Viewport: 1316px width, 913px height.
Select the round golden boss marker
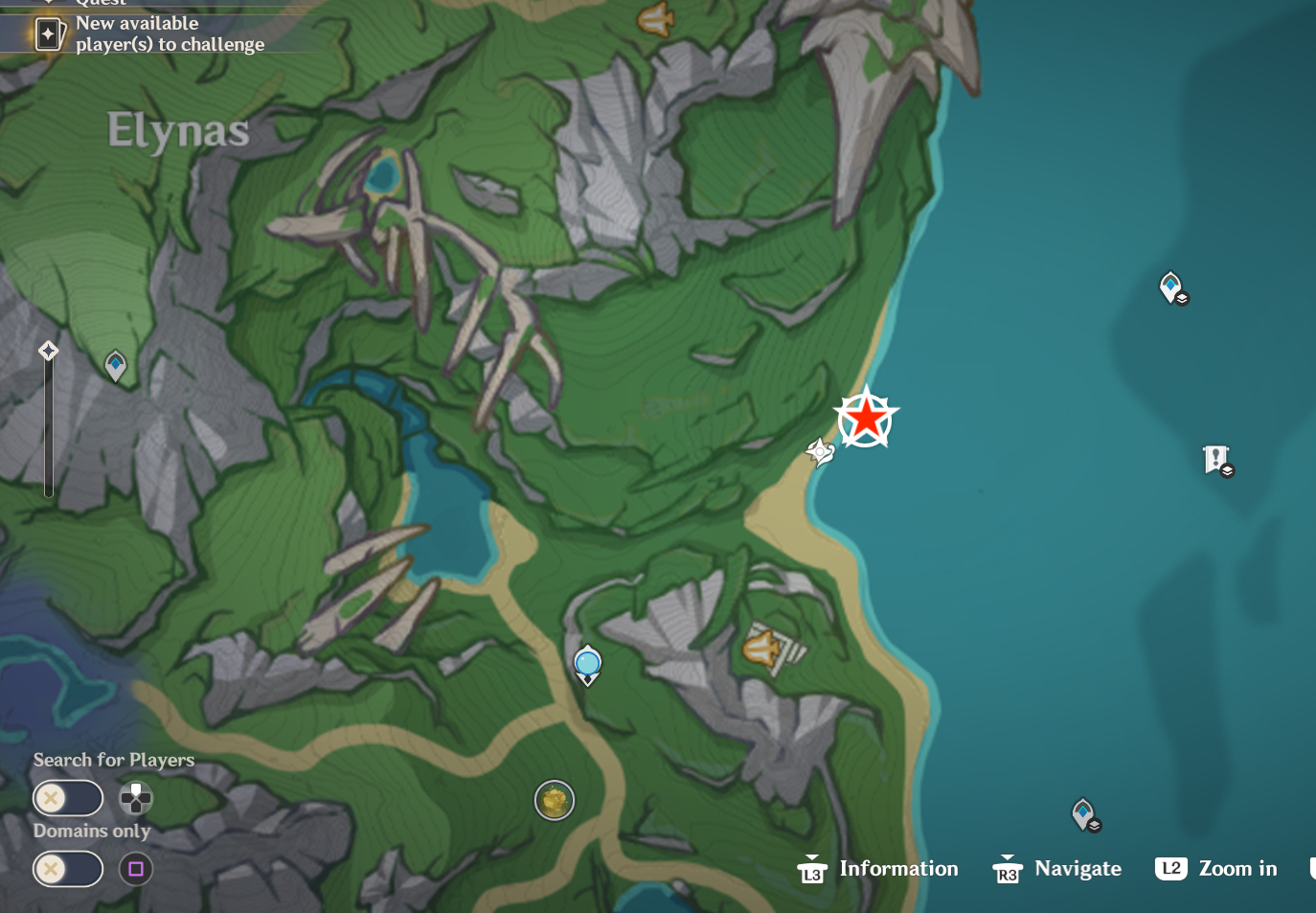pos(555,800)
